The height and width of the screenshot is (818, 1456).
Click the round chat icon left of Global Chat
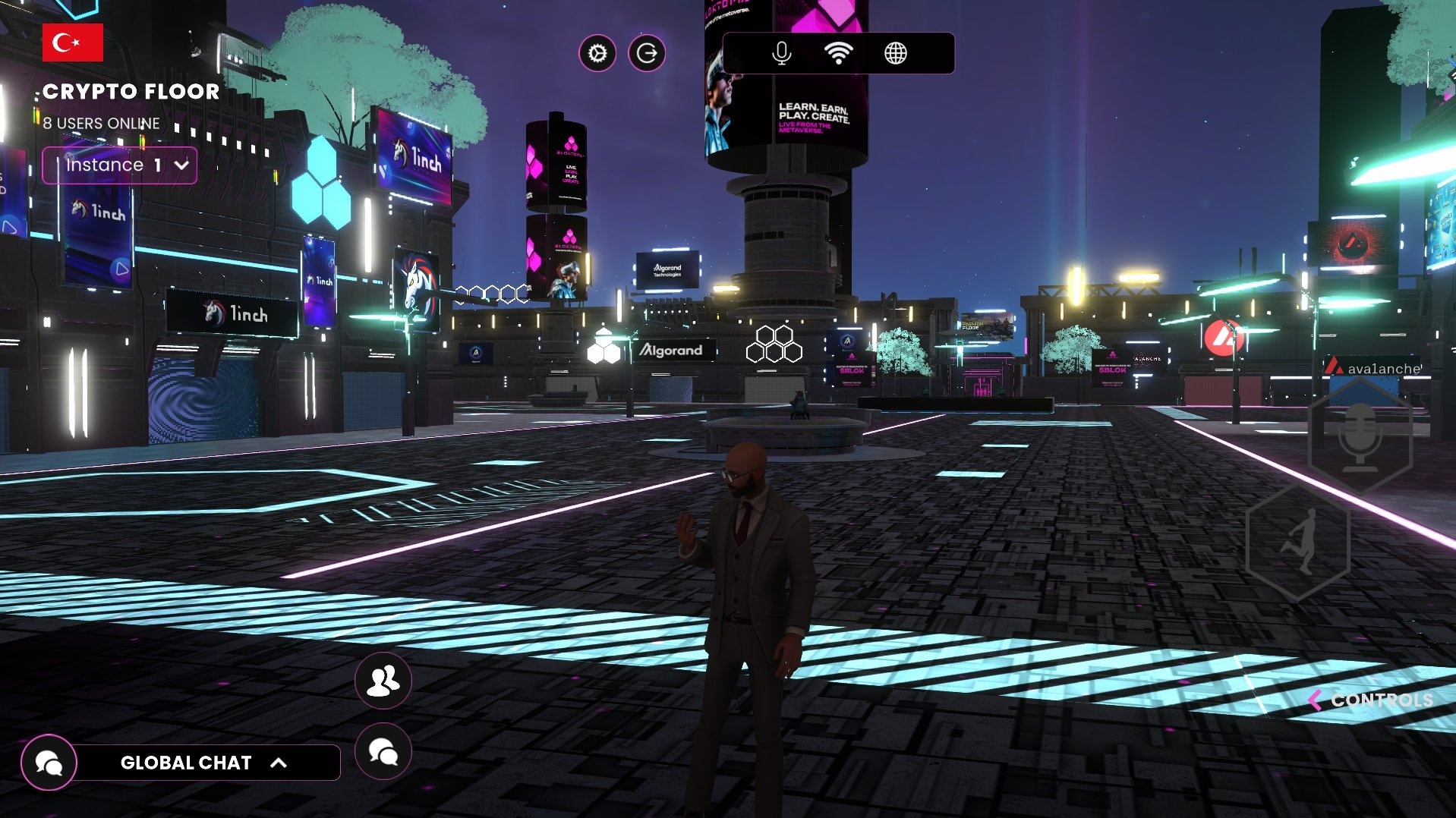pyautogui.click(x=49, y=763)
